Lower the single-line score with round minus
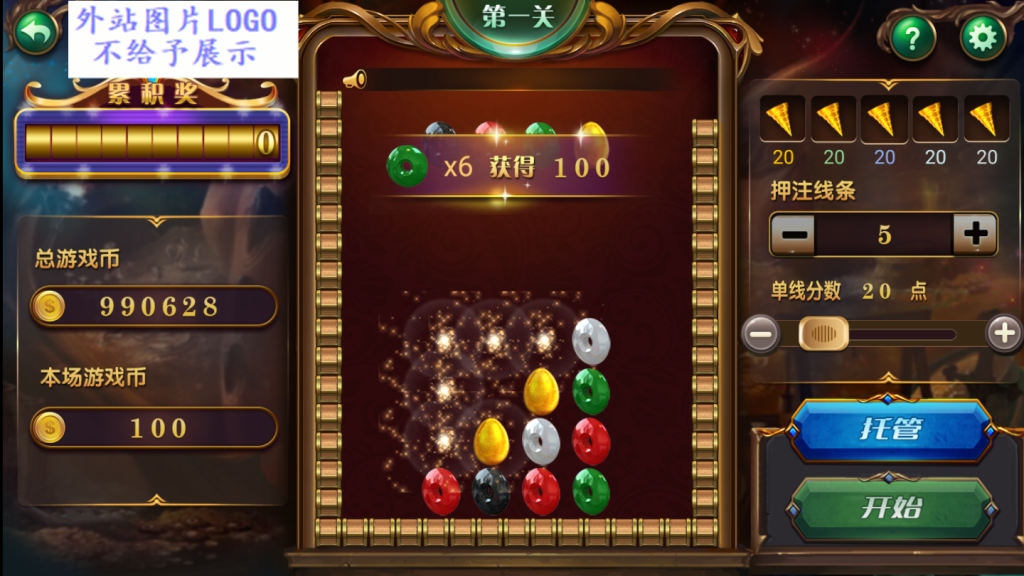The width and height of the screenshot is (1024, 576). [x=762, y=333]
